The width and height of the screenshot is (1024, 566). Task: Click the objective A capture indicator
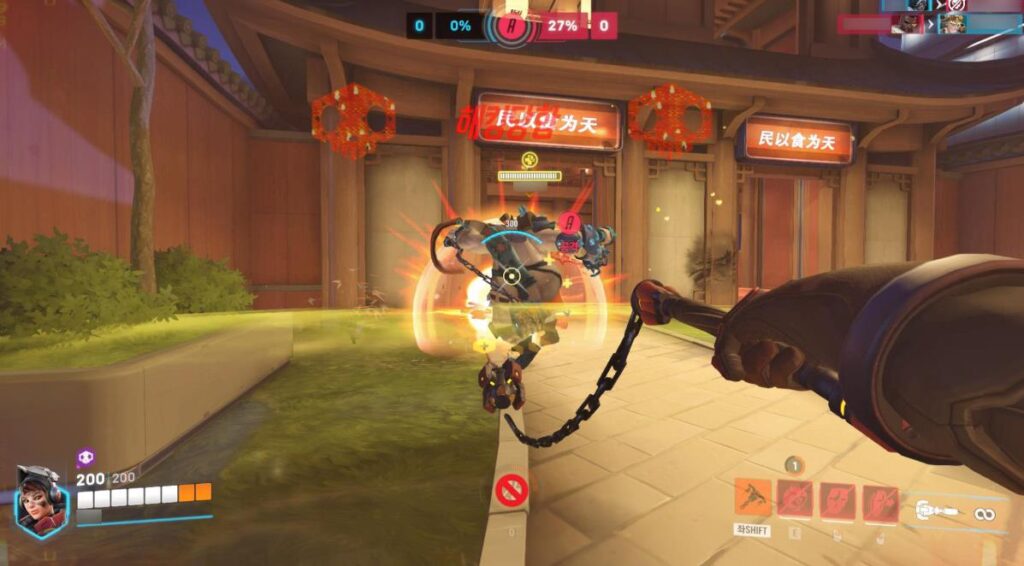pyautogui.click(x=514, y=25)
